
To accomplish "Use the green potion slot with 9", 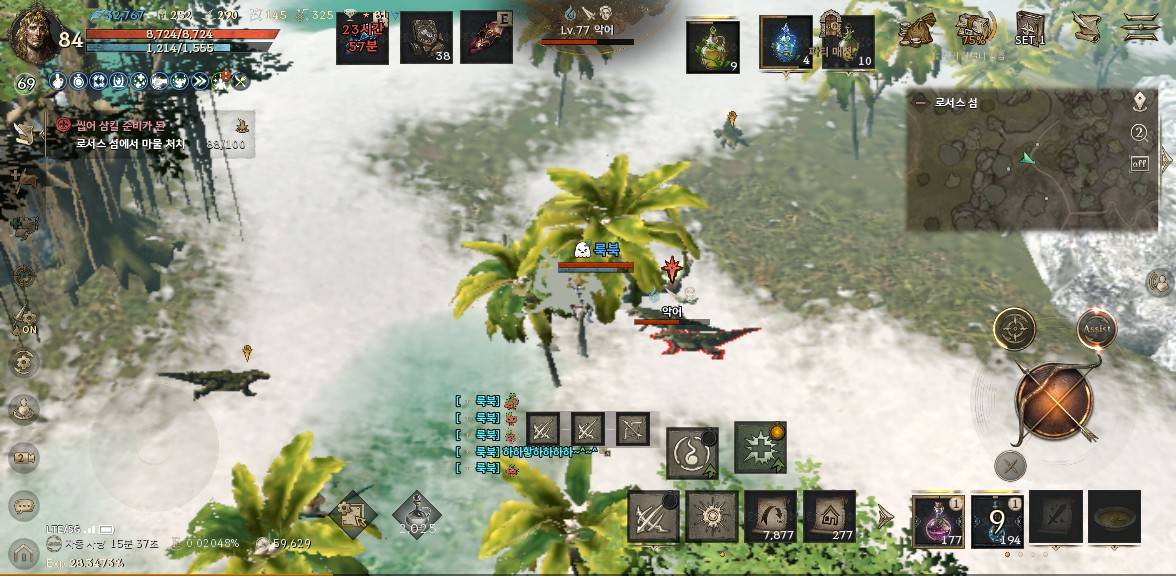I will click(x=713, y=46).
